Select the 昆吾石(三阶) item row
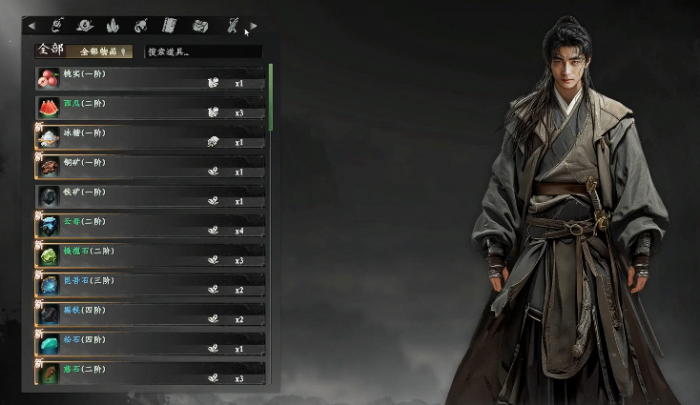 150,285
